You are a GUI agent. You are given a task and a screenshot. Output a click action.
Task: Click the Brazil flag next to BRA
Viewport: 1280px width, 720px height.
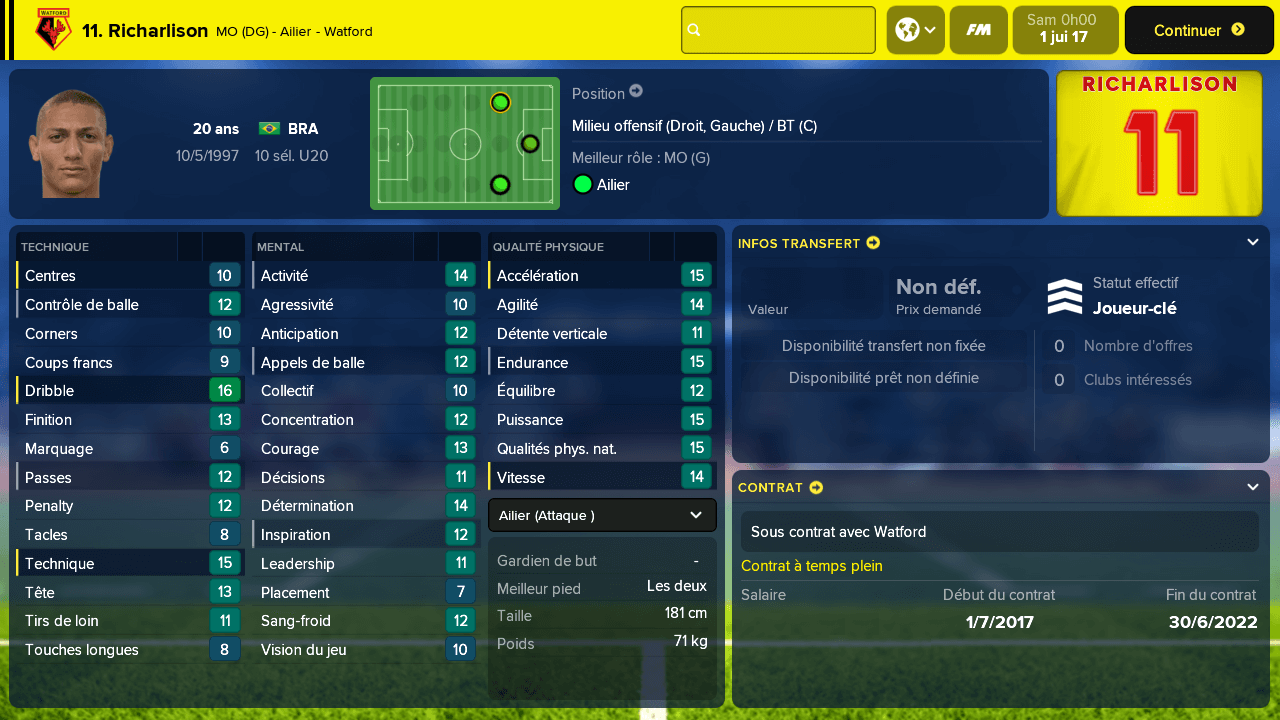(x=268, y=128)
